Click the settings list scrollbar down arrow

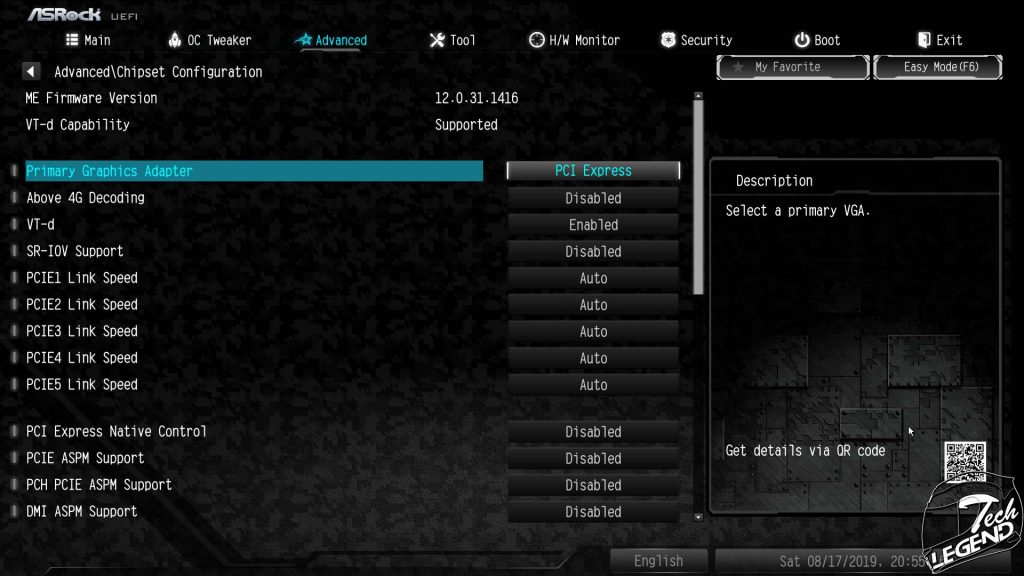698,517
